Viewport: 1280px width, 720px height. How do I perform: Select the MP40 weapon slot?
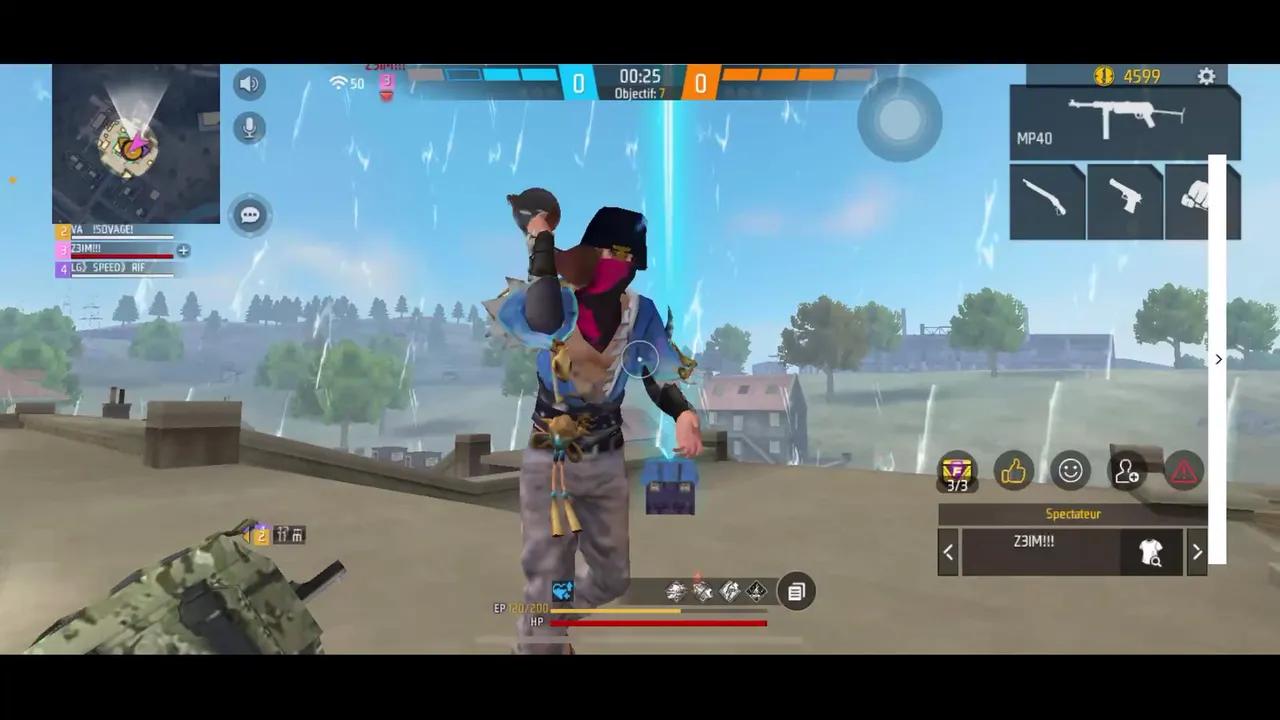coord(1124,120)
